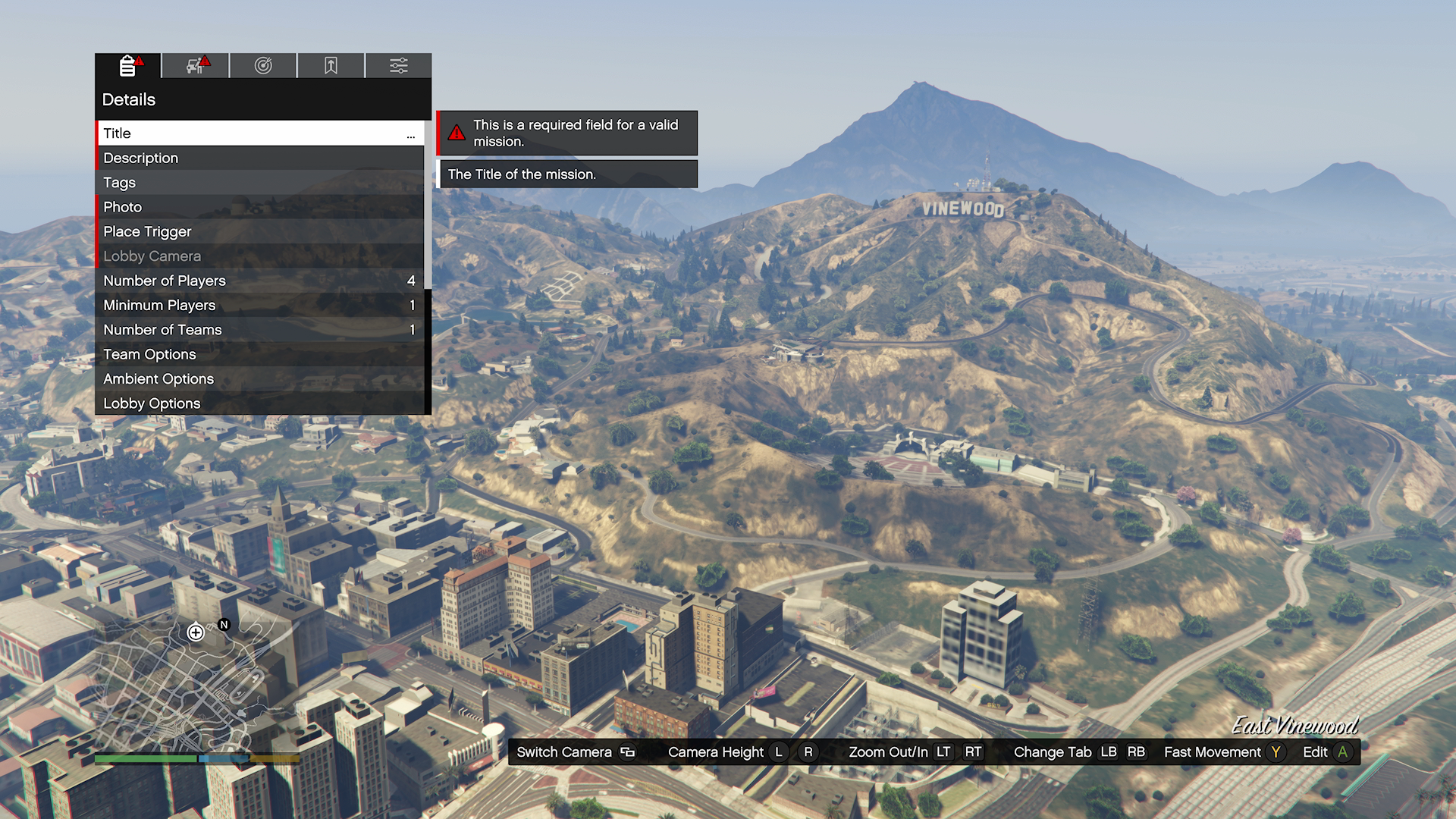The width and height of the screenshot is (1456, 819).
Task: Open the Description entry
Action: tap(259, 158)
